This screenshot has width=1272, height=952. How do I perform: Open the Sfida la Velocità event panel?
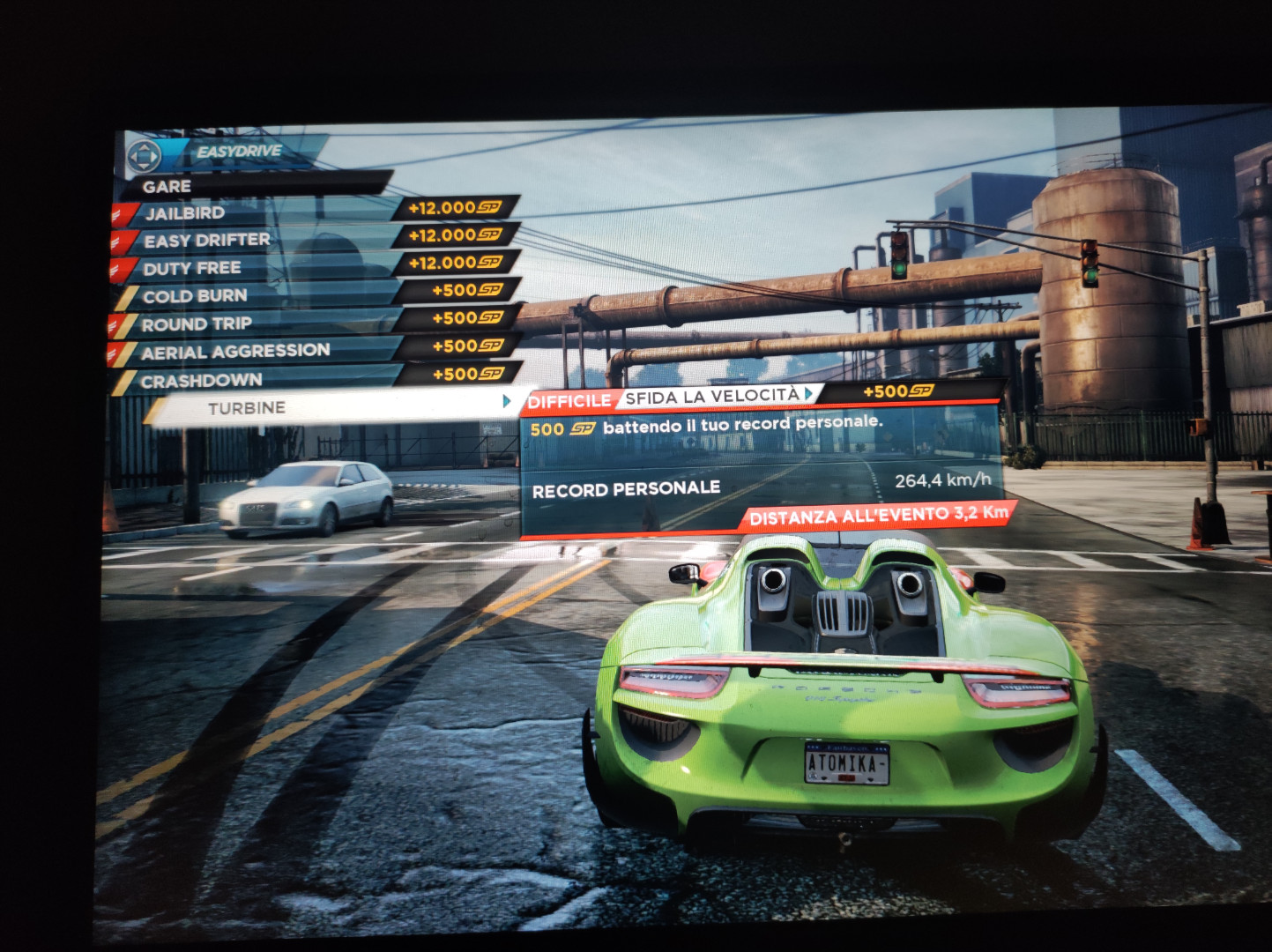click(712, 398)
